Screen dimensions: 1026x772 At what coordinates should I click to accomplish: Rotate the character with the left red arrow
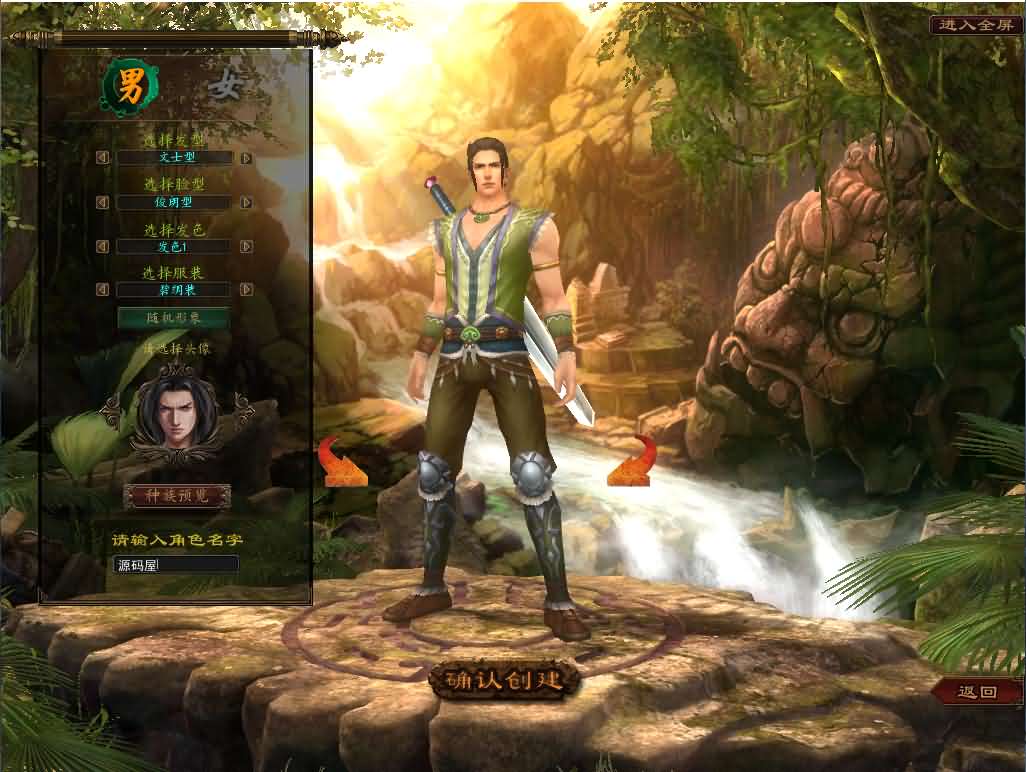(341, 464)
